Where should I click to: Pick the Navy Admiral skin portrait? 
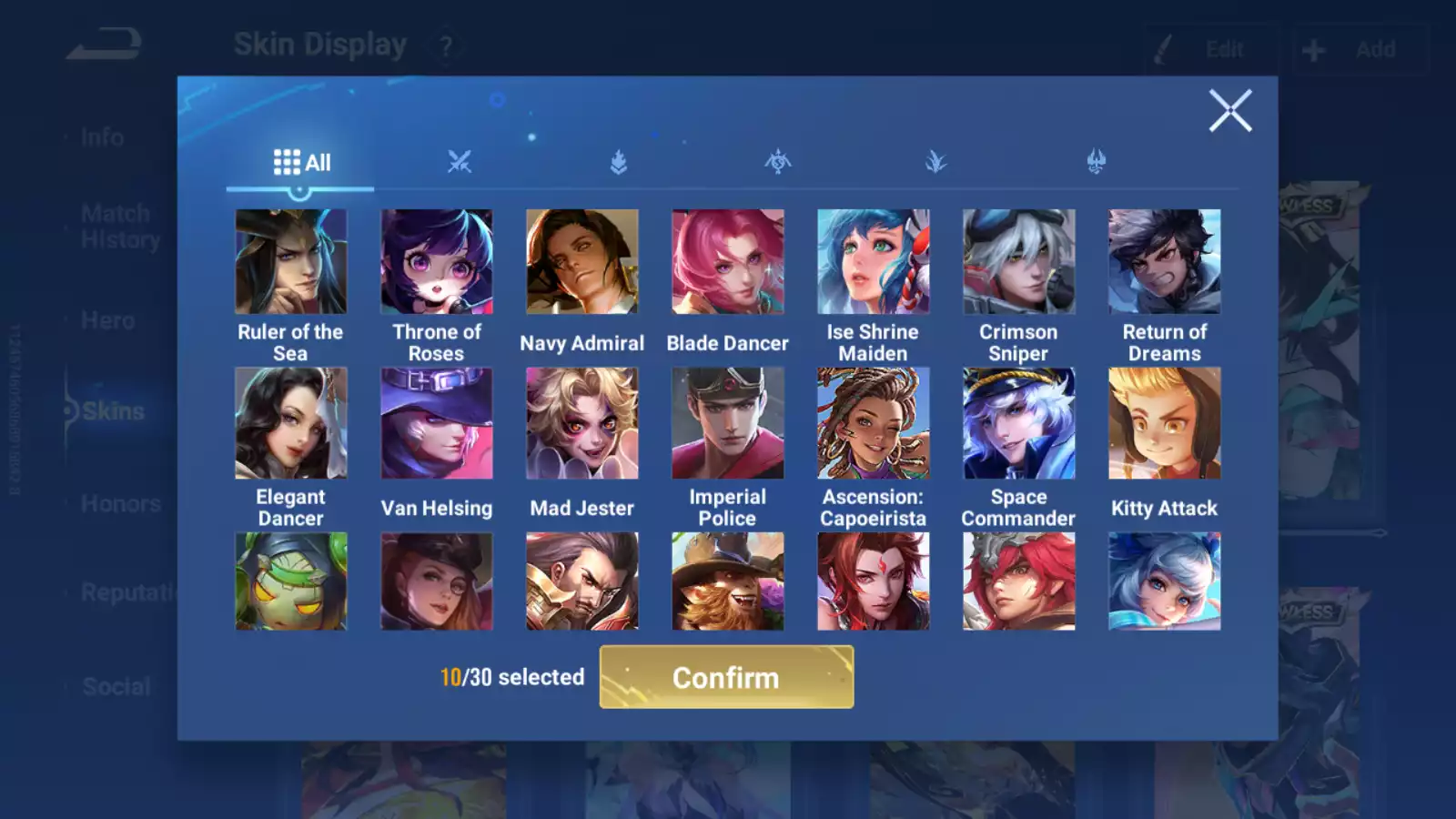tap(581, 262)
